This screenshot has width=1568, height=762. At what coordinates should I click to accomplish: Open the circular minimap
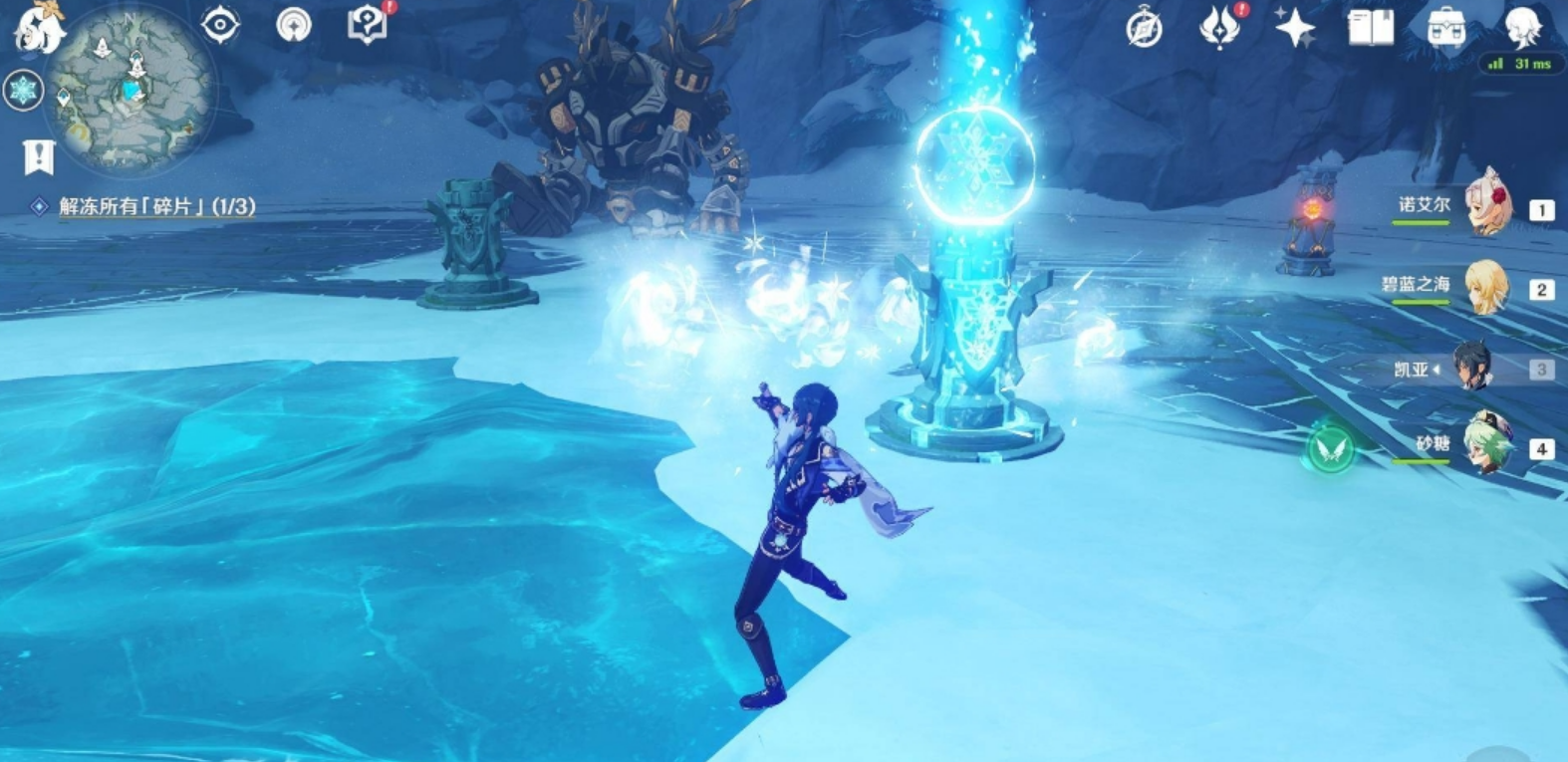click(x=131, y=90)
